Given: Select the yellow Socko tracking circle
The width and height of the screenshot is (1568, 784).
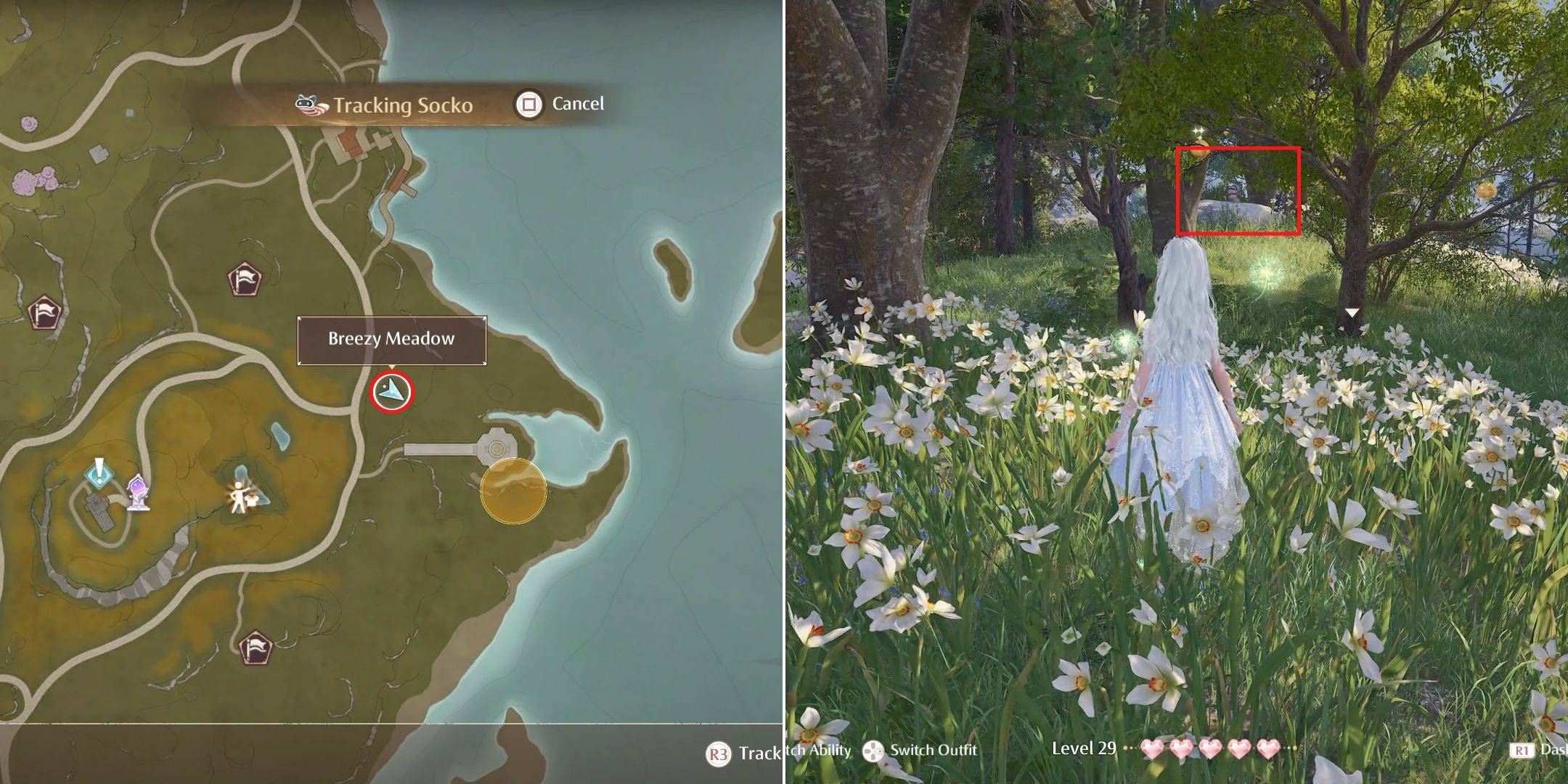Looking at the screenshot, I should [513, 490].
